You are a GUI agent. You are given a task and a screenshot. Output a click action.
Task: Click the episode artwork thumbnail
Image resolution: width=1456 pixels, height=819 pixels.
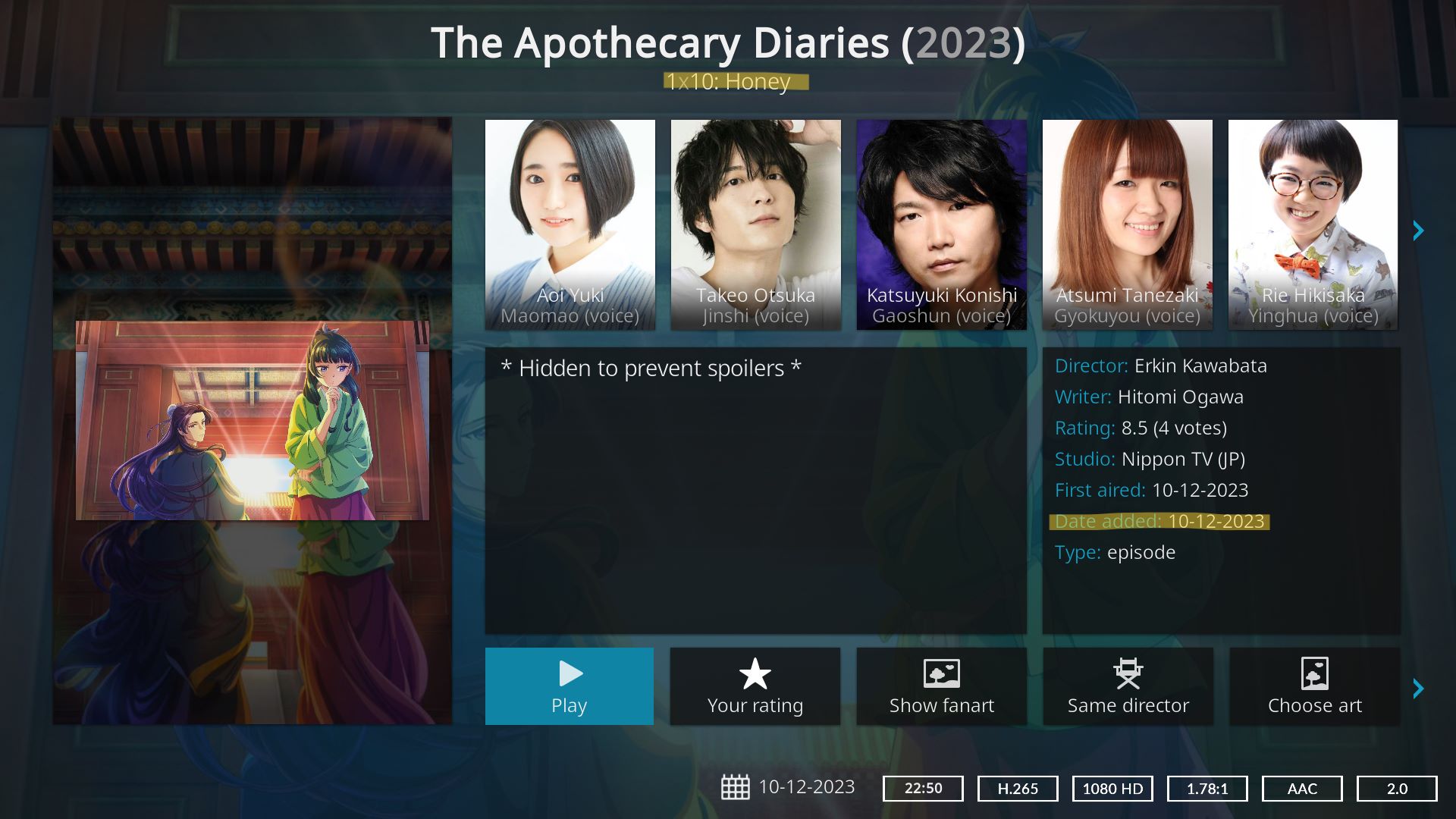[253, 420]
